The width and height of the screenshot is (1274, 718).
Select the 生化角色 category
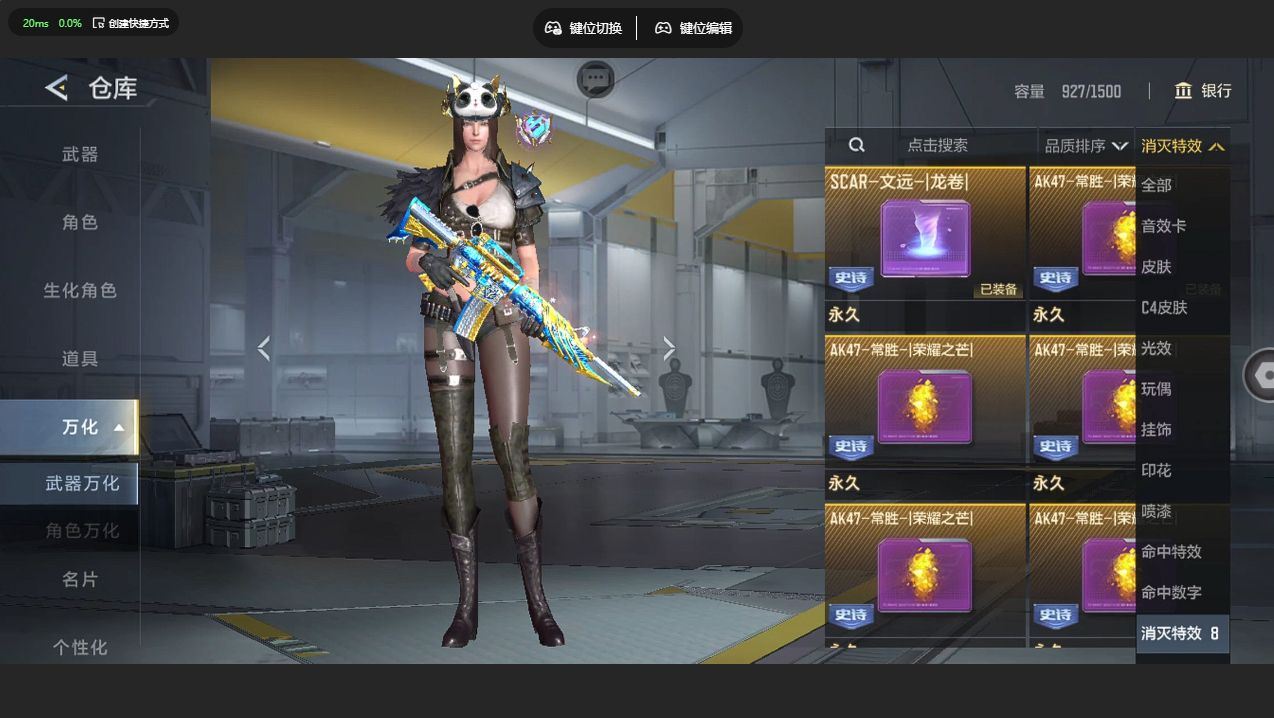80,290
